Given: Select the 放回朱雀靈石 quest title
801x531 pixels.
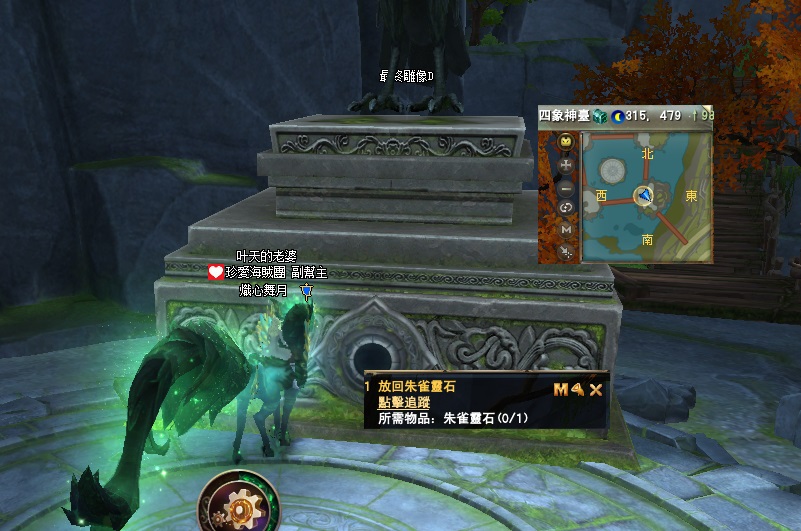Looking at the screenshot, I should click(x=424, y=386).
